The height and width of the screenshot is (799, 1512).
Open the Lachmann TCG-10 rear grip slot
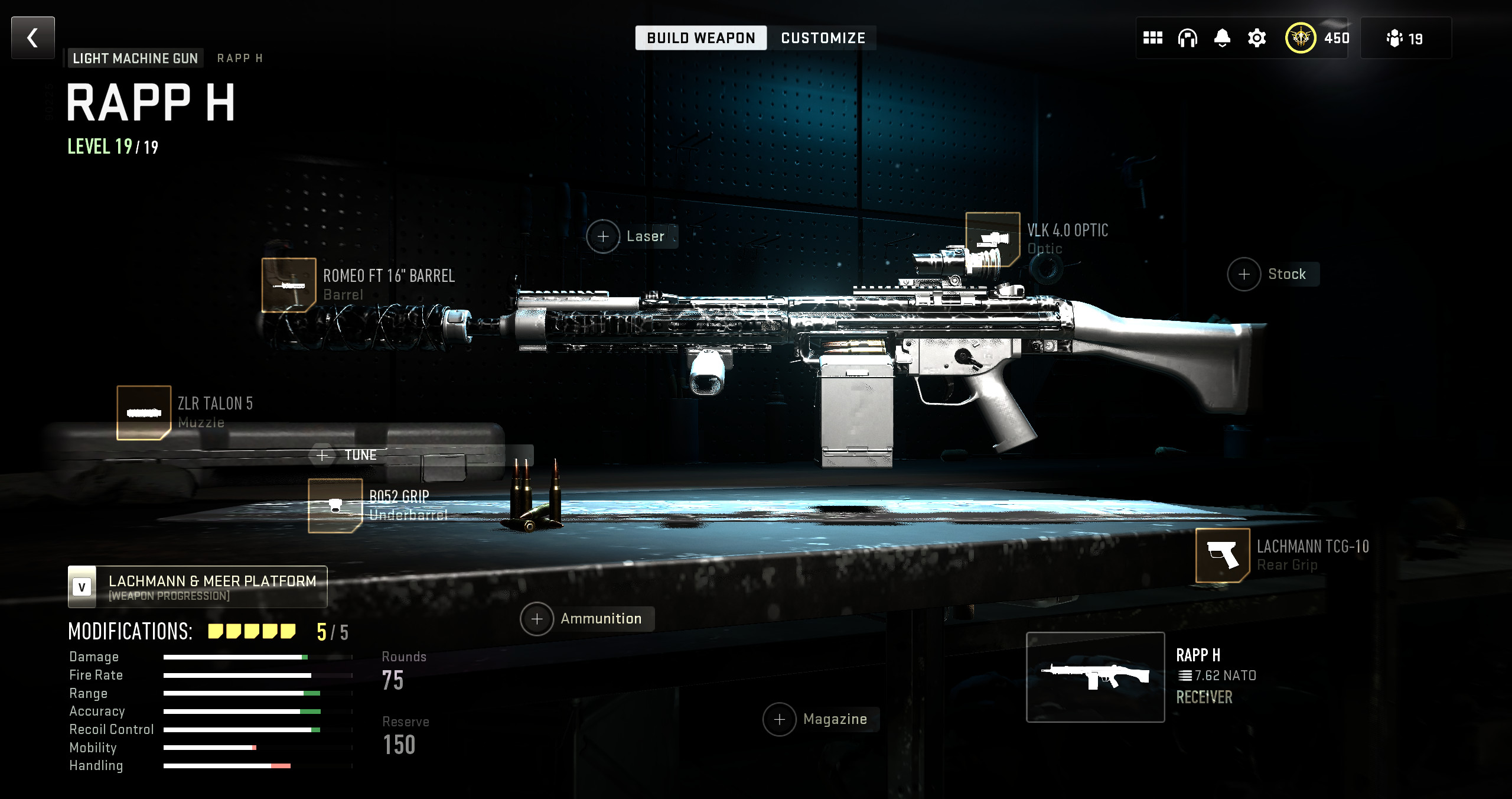(x=1222, y=555)
